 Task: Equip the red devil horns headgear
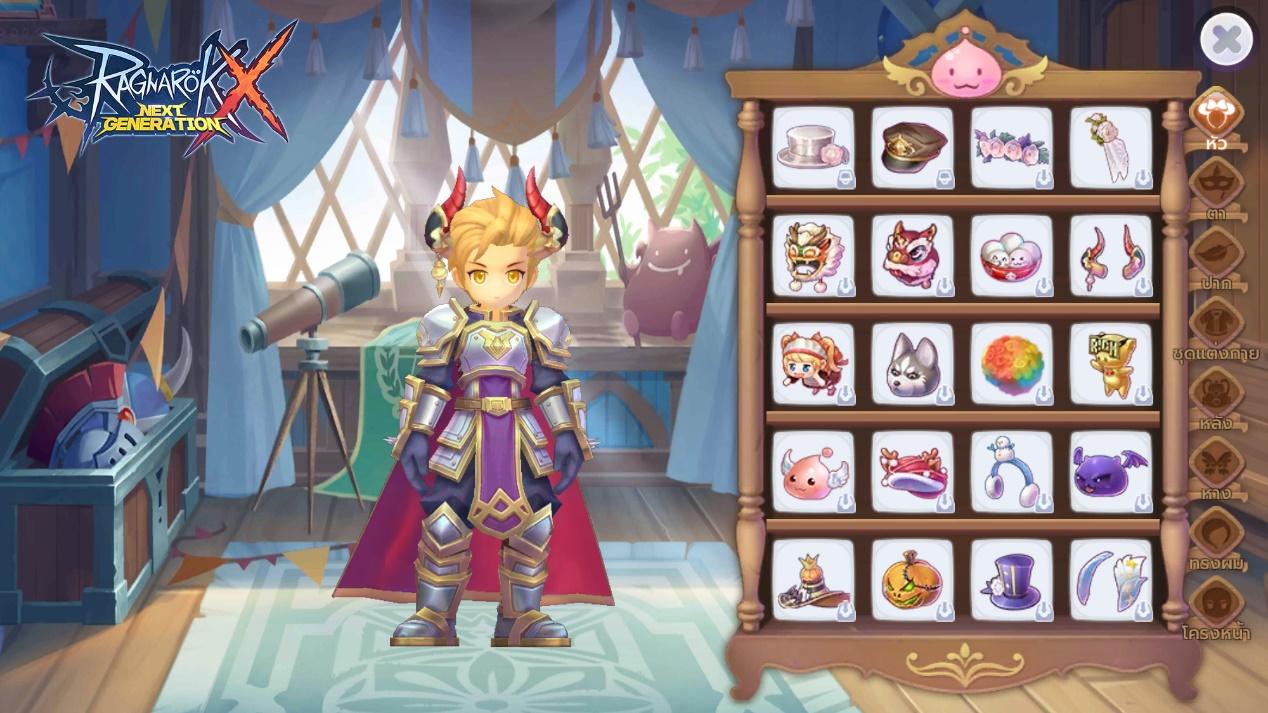pyautogui.click(x=1111, y=256)
